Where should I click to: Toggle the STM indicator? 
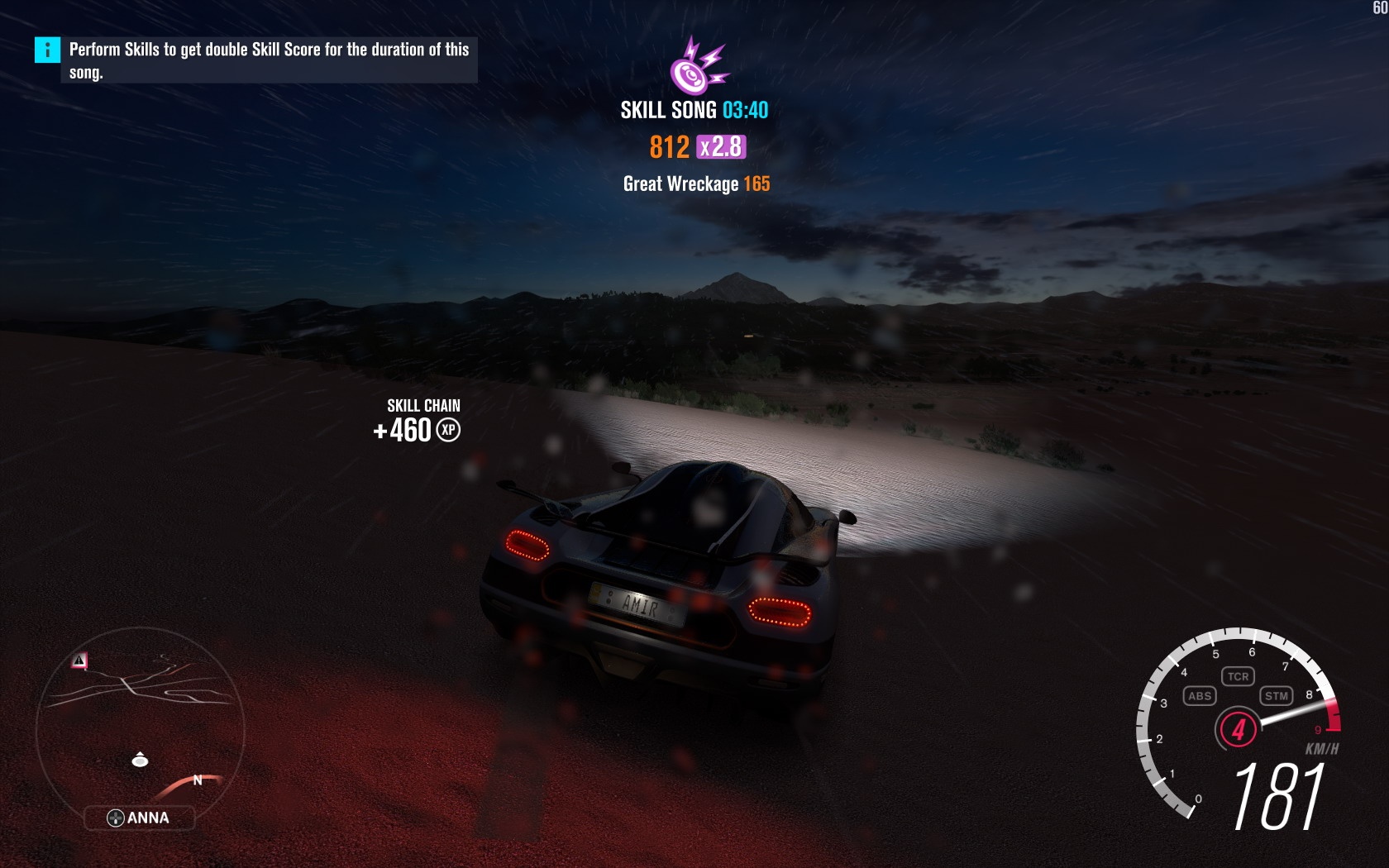click(x=1276, y=696)
